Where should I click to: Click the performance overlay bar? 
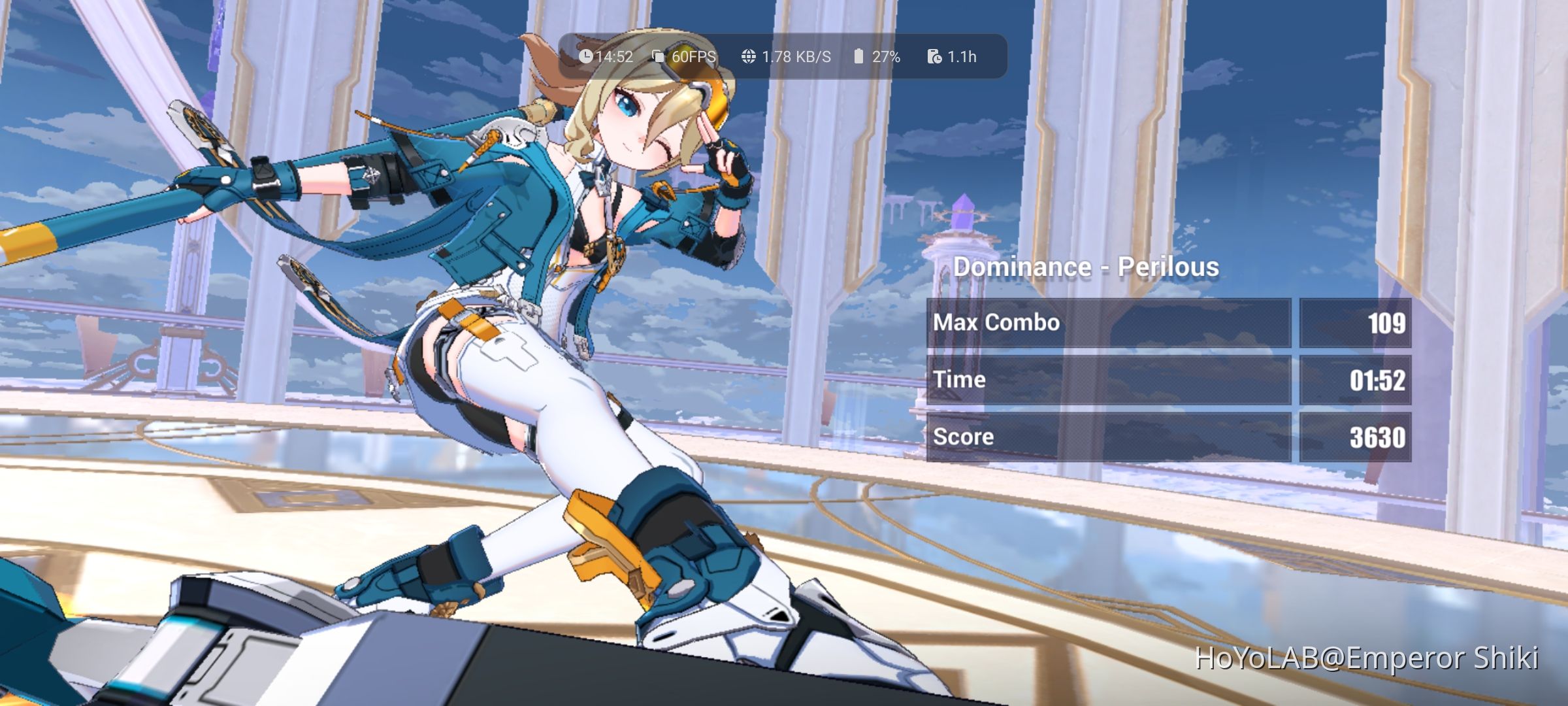[x=777, y=56]
